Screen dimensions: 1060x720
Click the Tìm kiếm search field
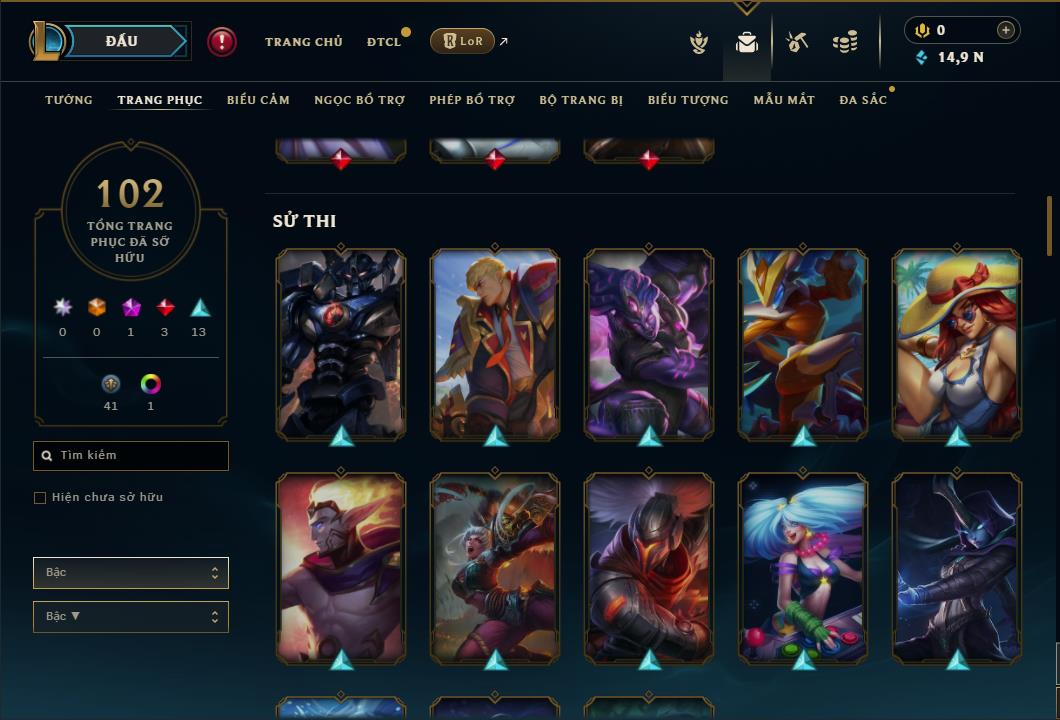131,456
